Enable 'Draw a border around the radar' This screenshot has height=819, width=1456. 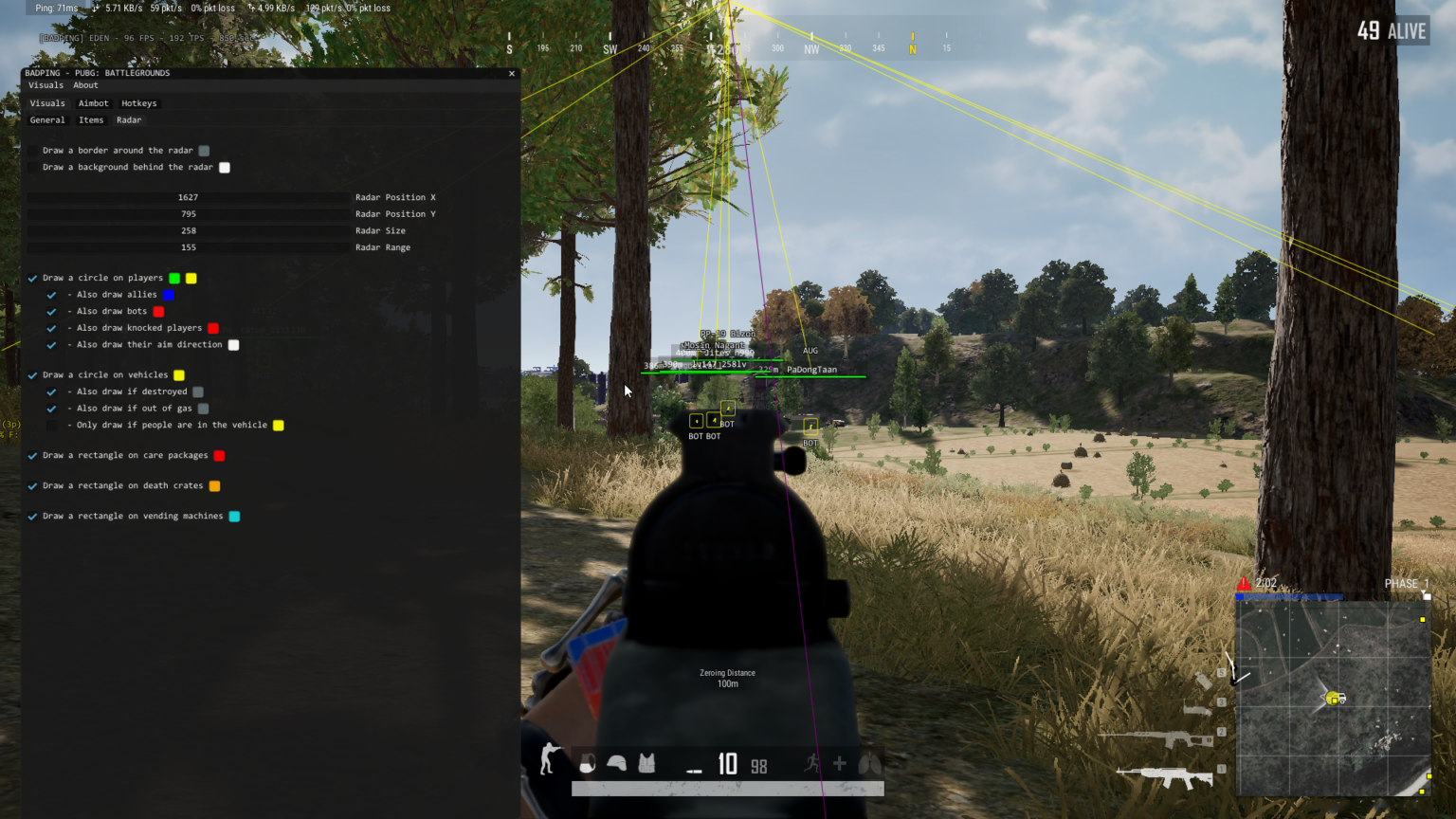pos(33,150)
